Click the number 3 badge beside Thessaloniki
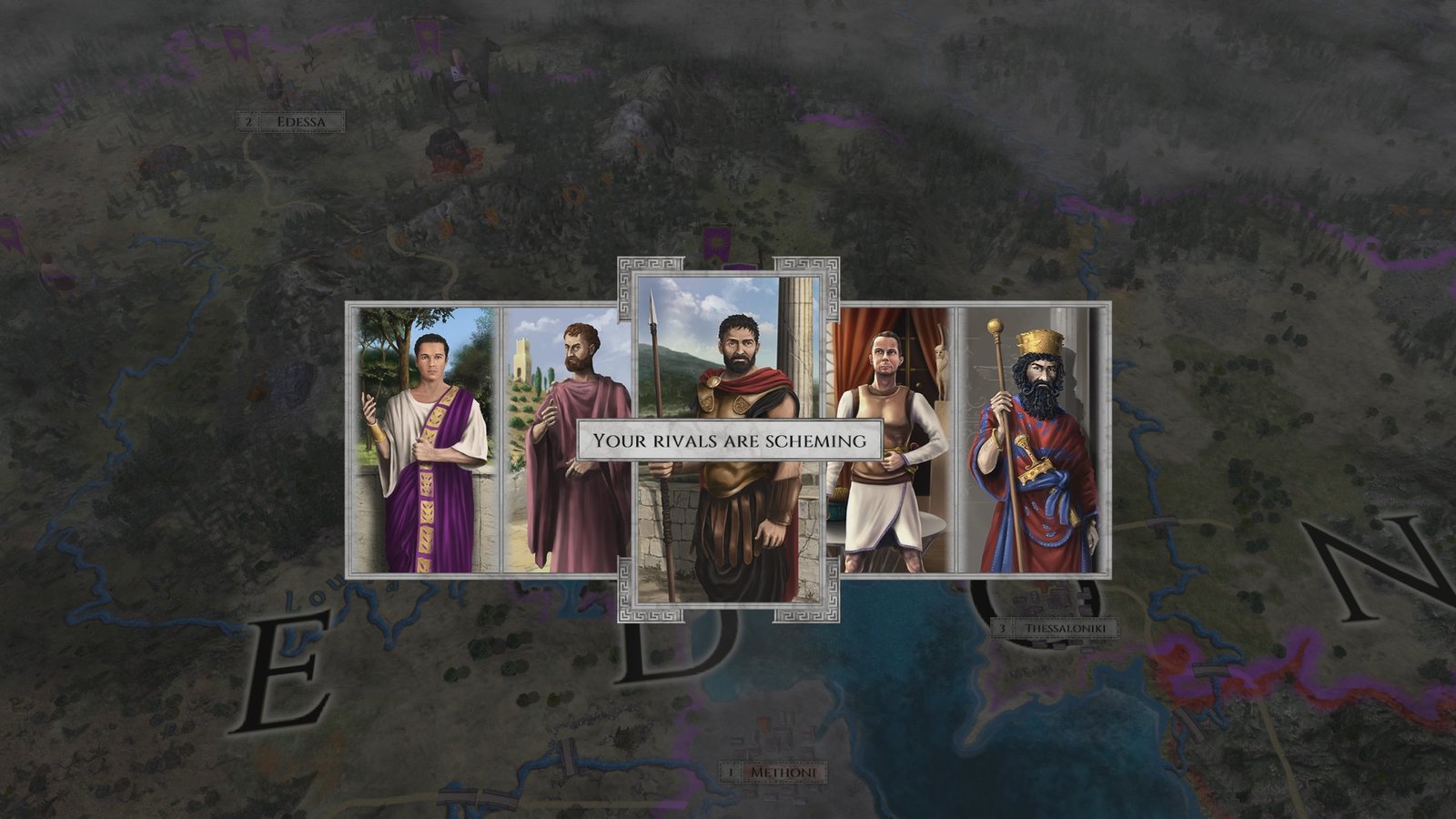The height and width of the screenshot is (819, 1456). coord(1005,627)
